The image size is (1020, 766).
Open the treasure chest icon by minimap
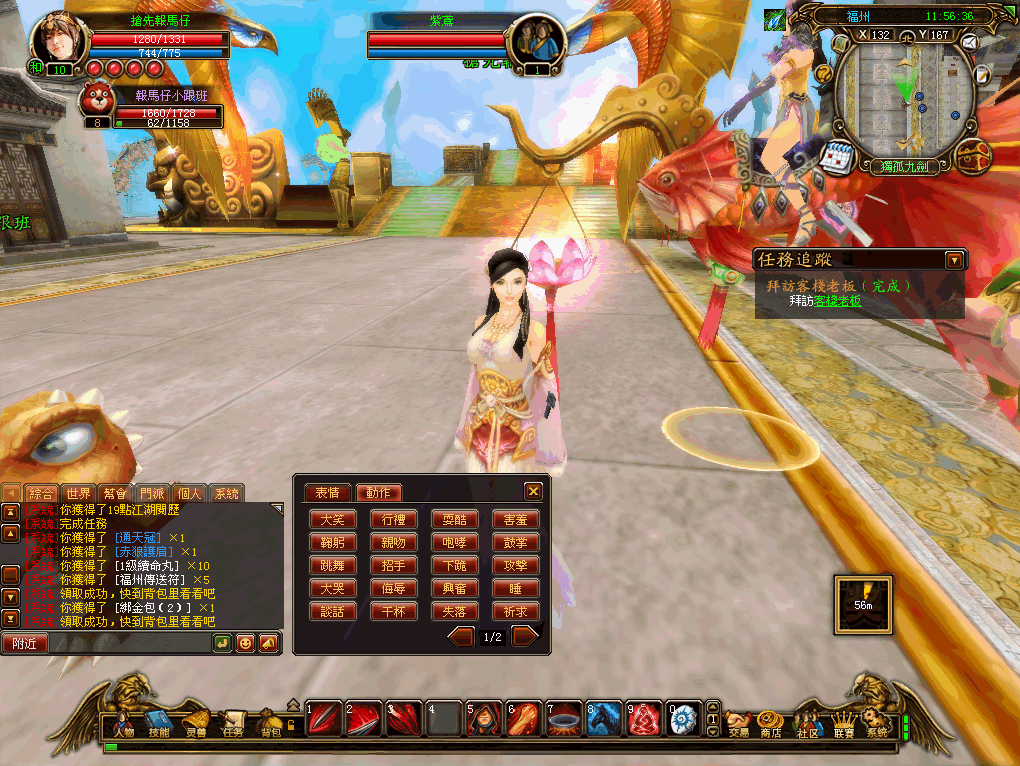click(x=971, y=156)
